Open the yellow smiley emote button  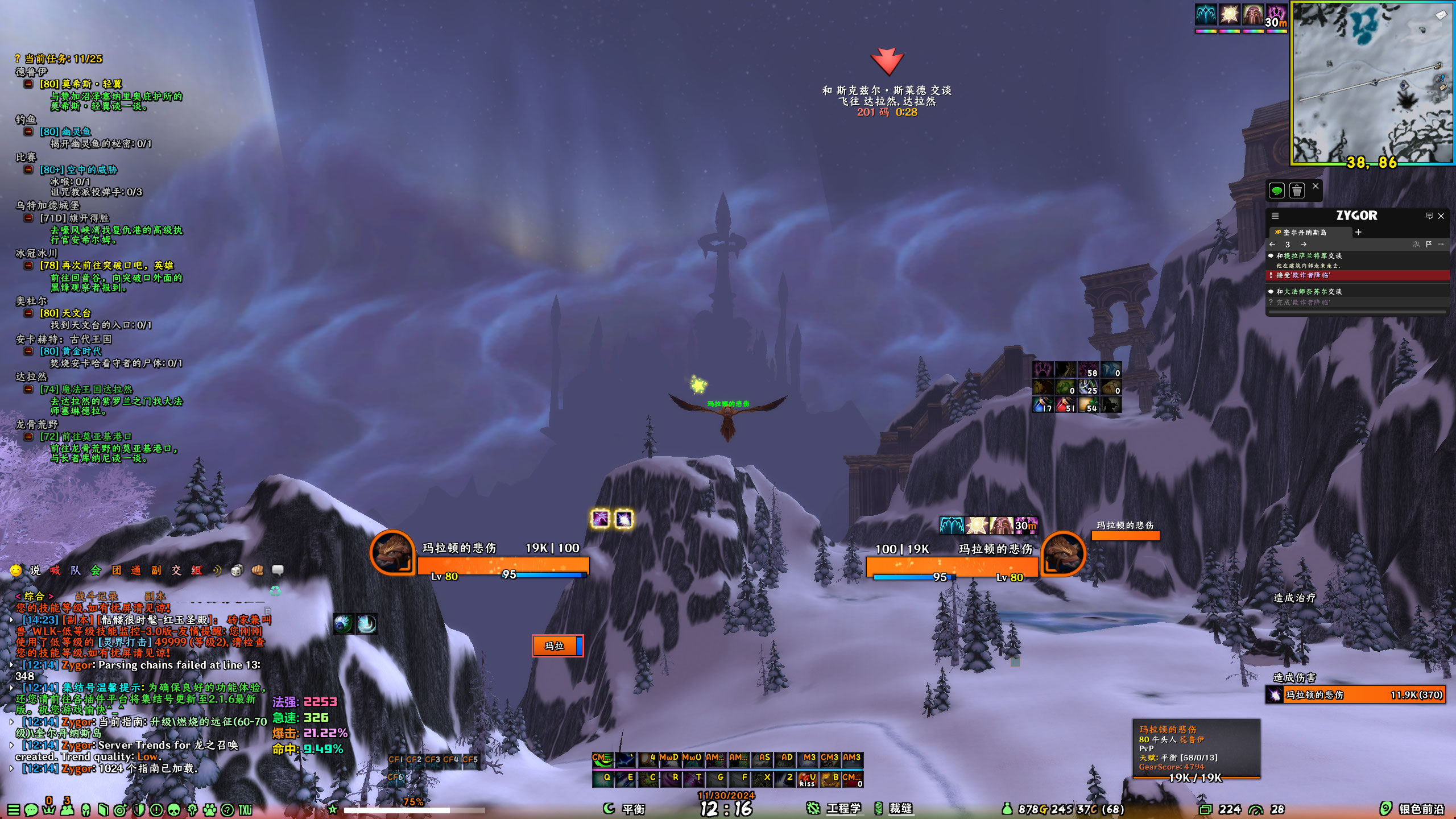(x=16, y=570)
